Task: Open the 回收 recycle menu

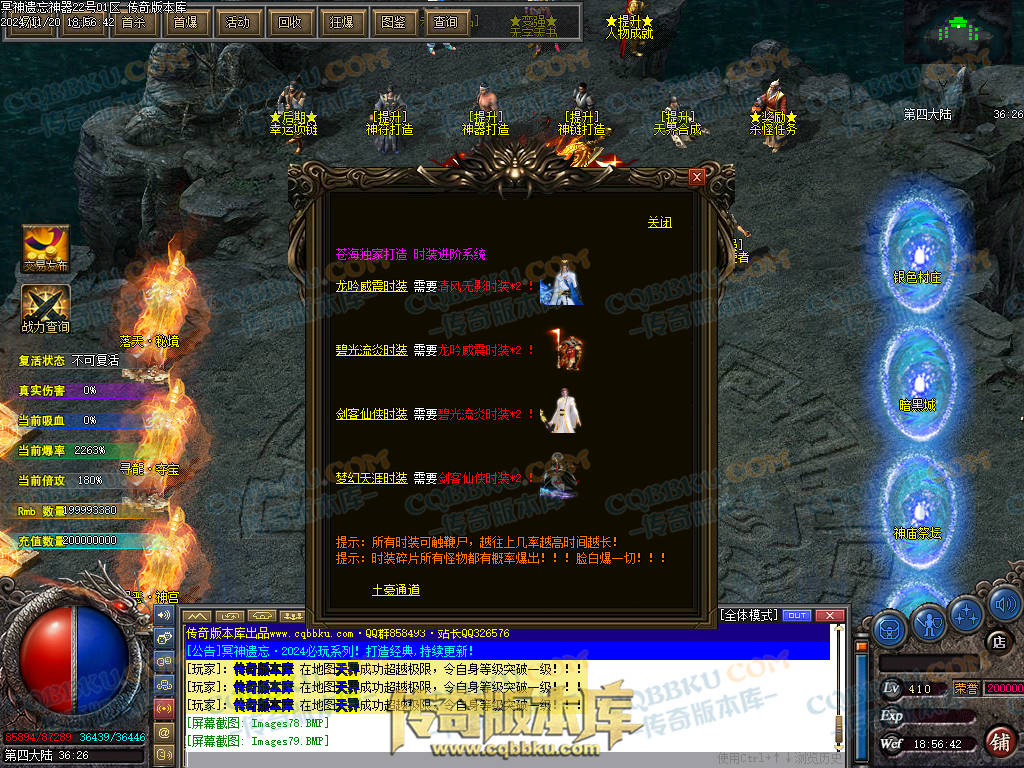Action: click(x=289, y=22)
